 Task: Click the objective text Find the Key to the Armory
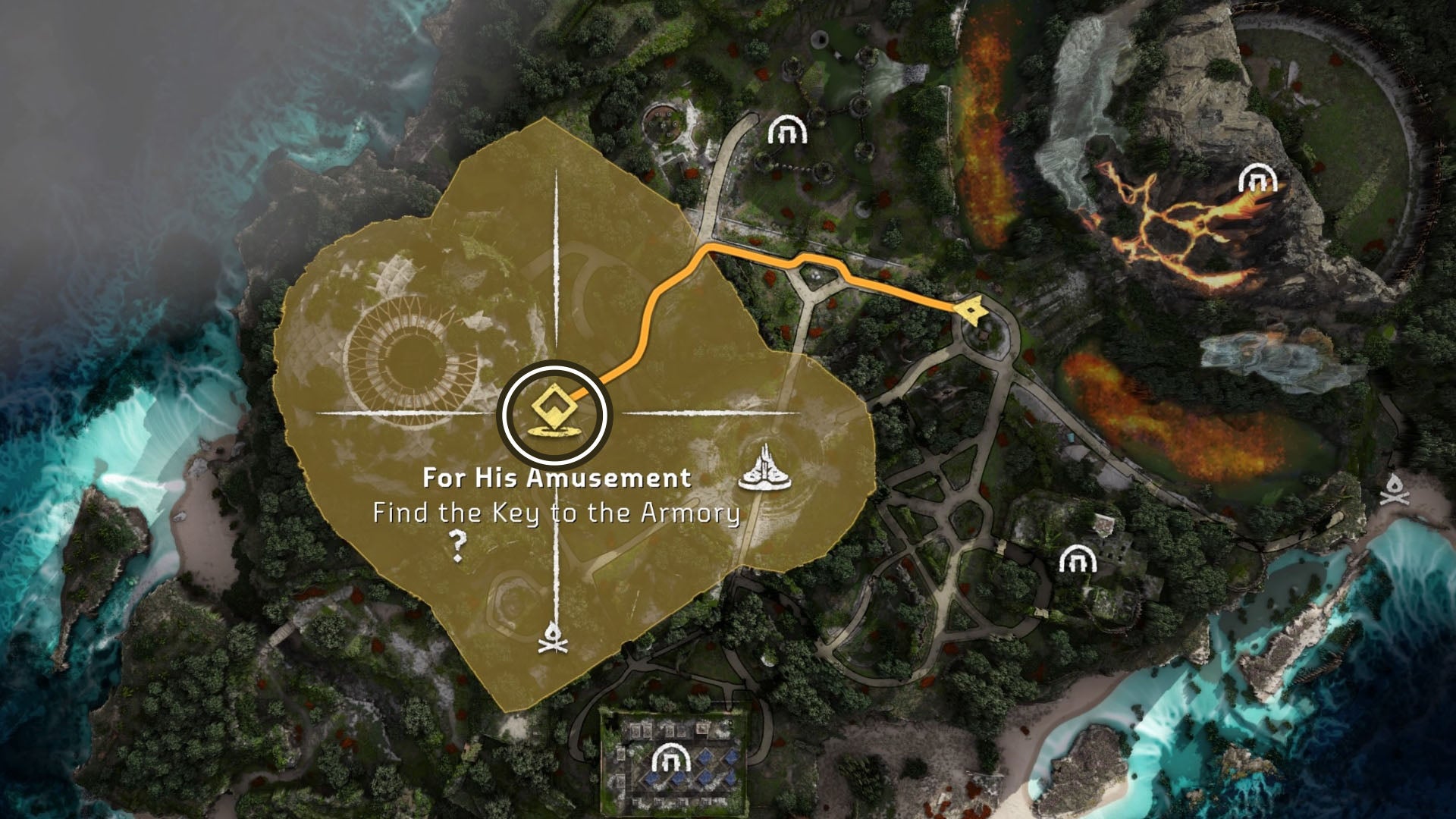(556, 514)
